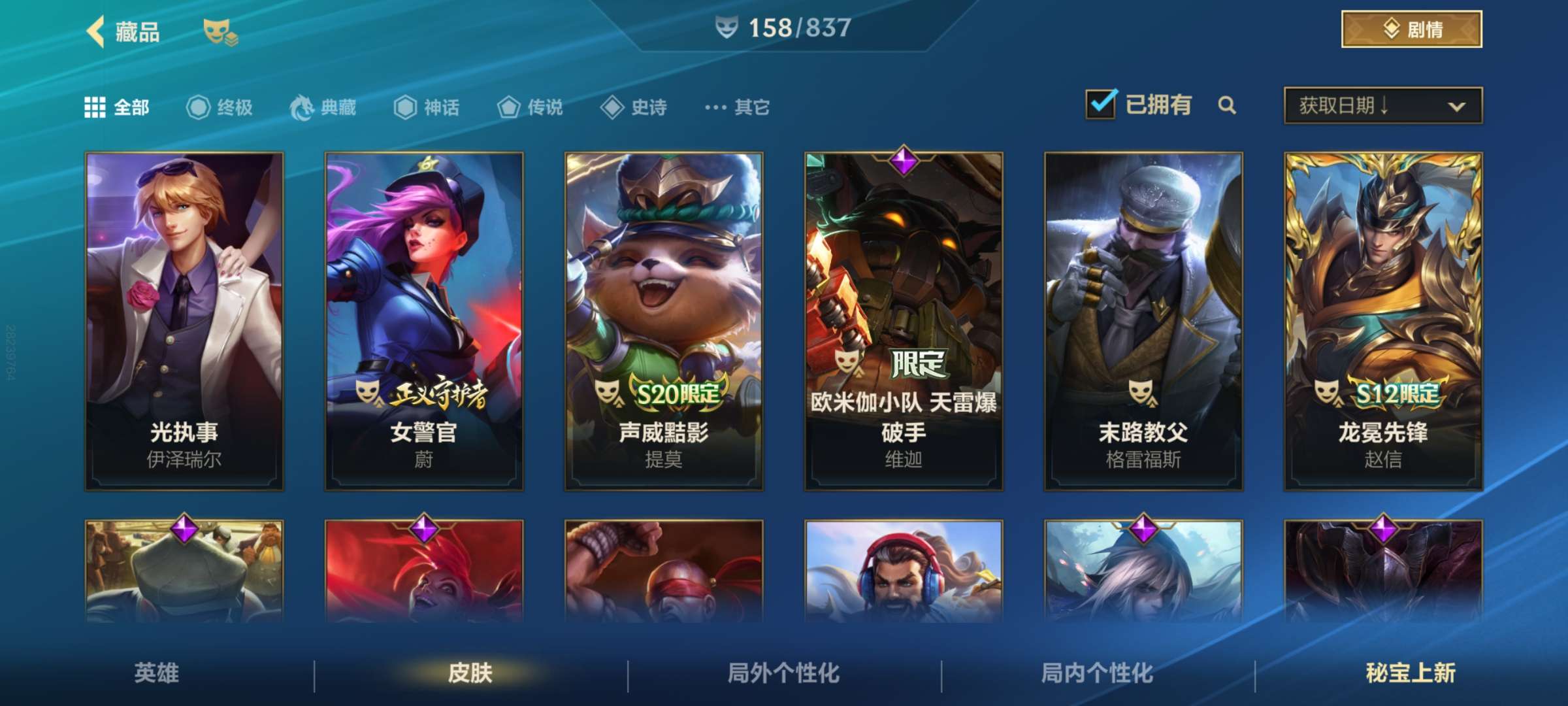This screenshot has width=1568, height=706.
Task: Click the 史诗 diamond filter icon
Action: 612,108
